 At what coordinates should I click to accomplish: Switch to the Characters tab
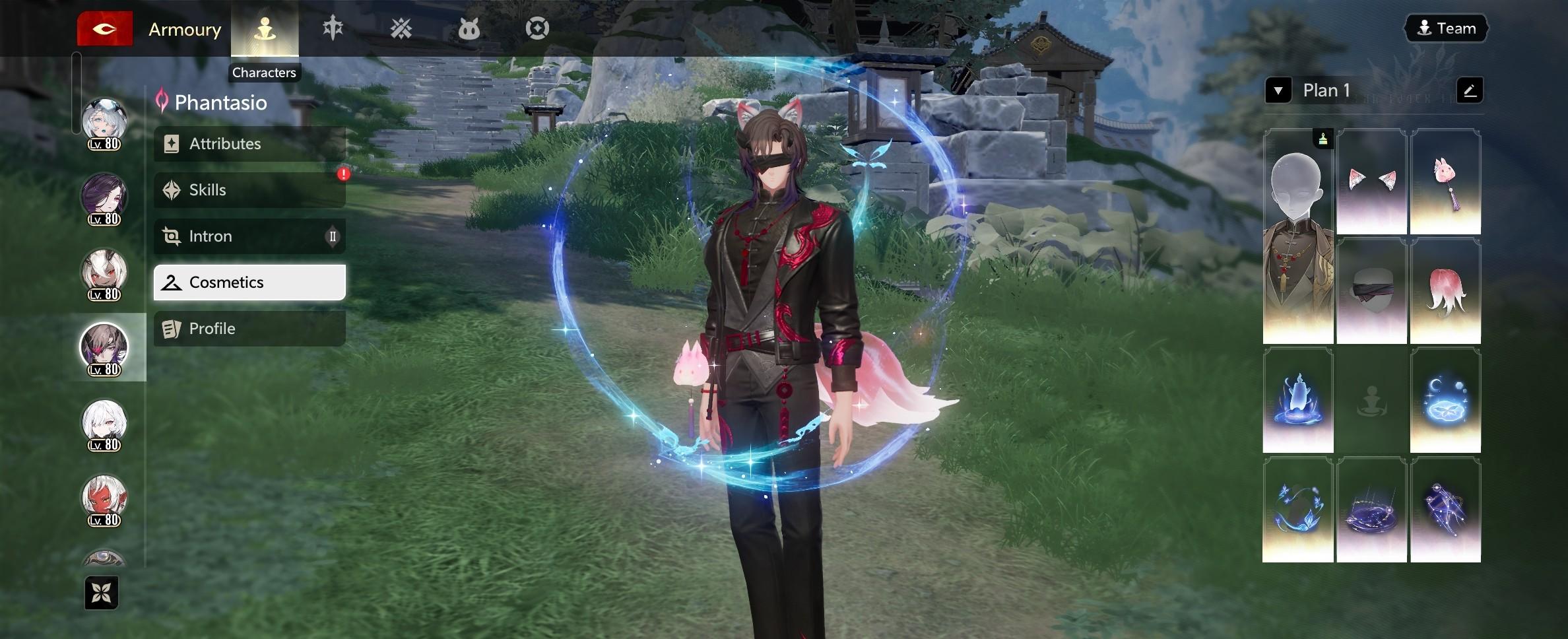click(265, 29)
